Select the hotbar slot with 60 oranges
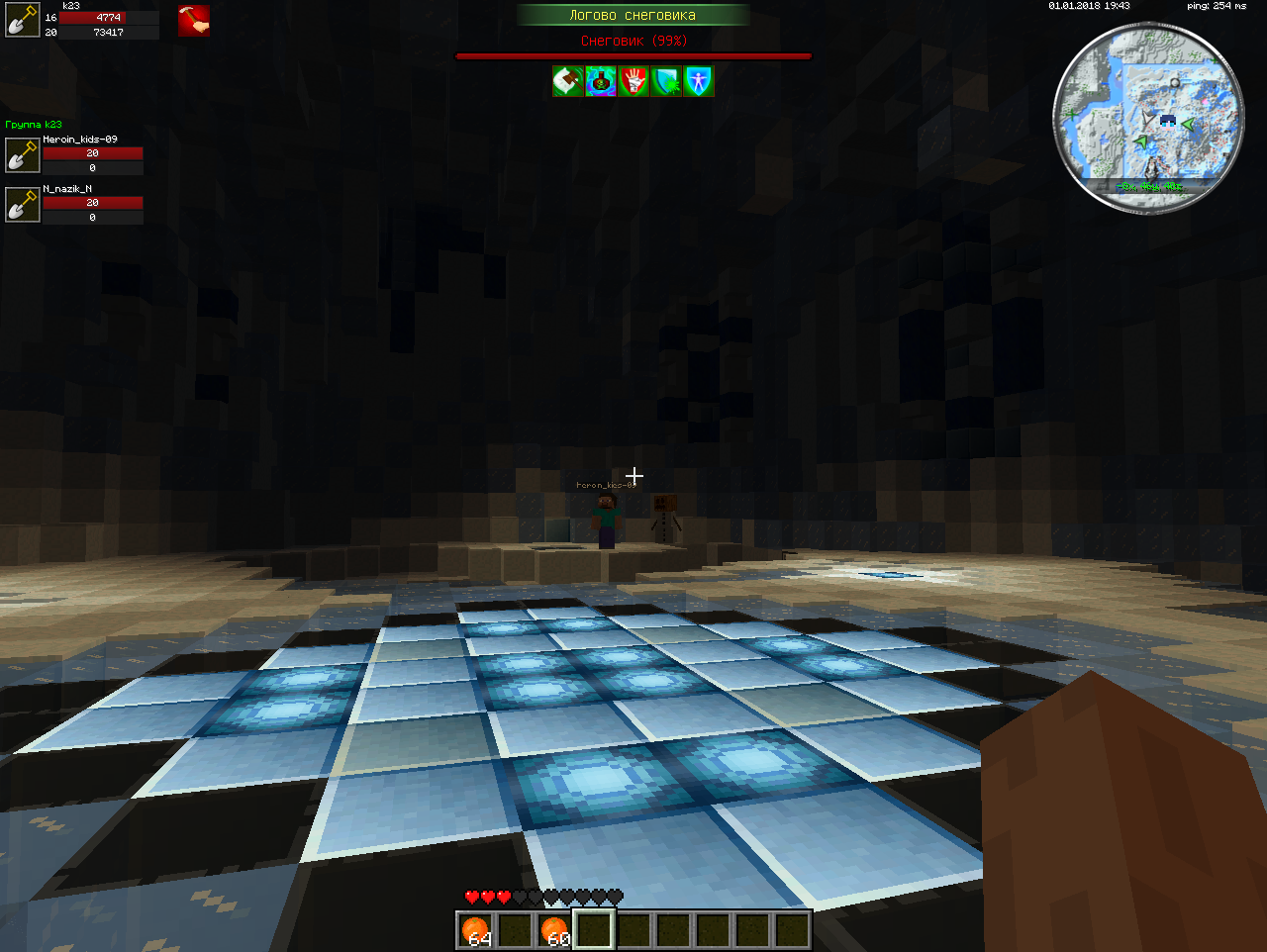Screen dimensions: 1267x952 click(555, 930)
